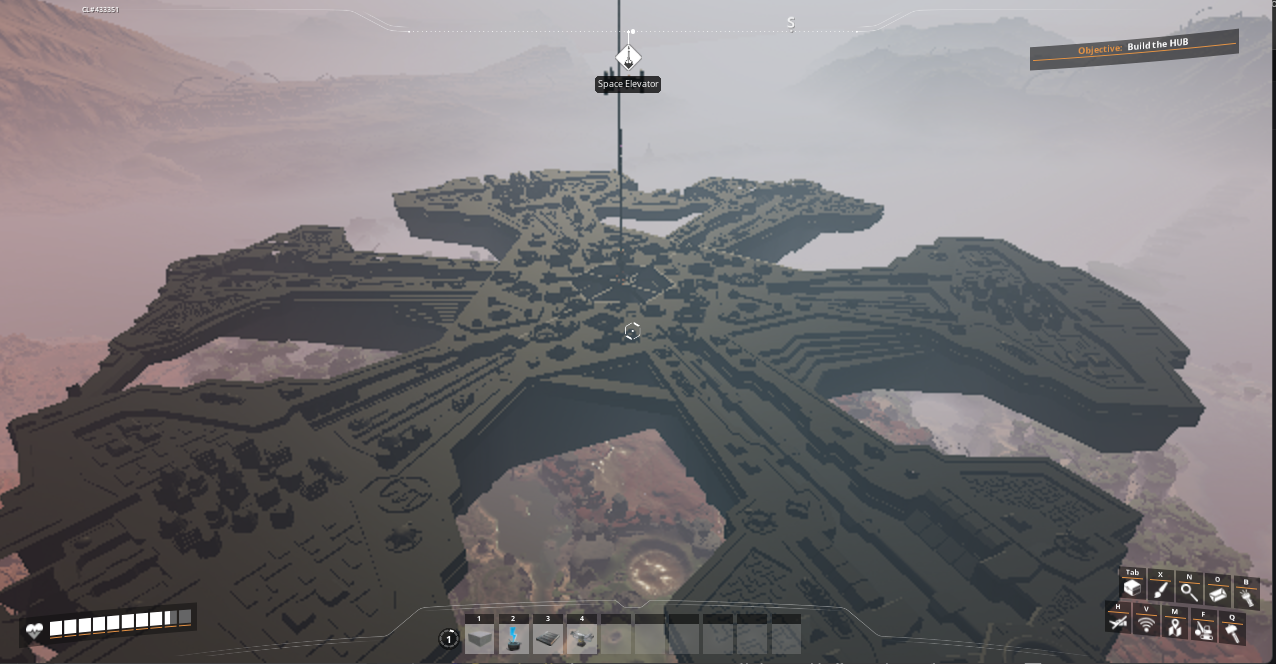This screenshot has width=1276, height=664.
Task: Toggle the flashlight icon
Action: click(x=1246, y=596)
